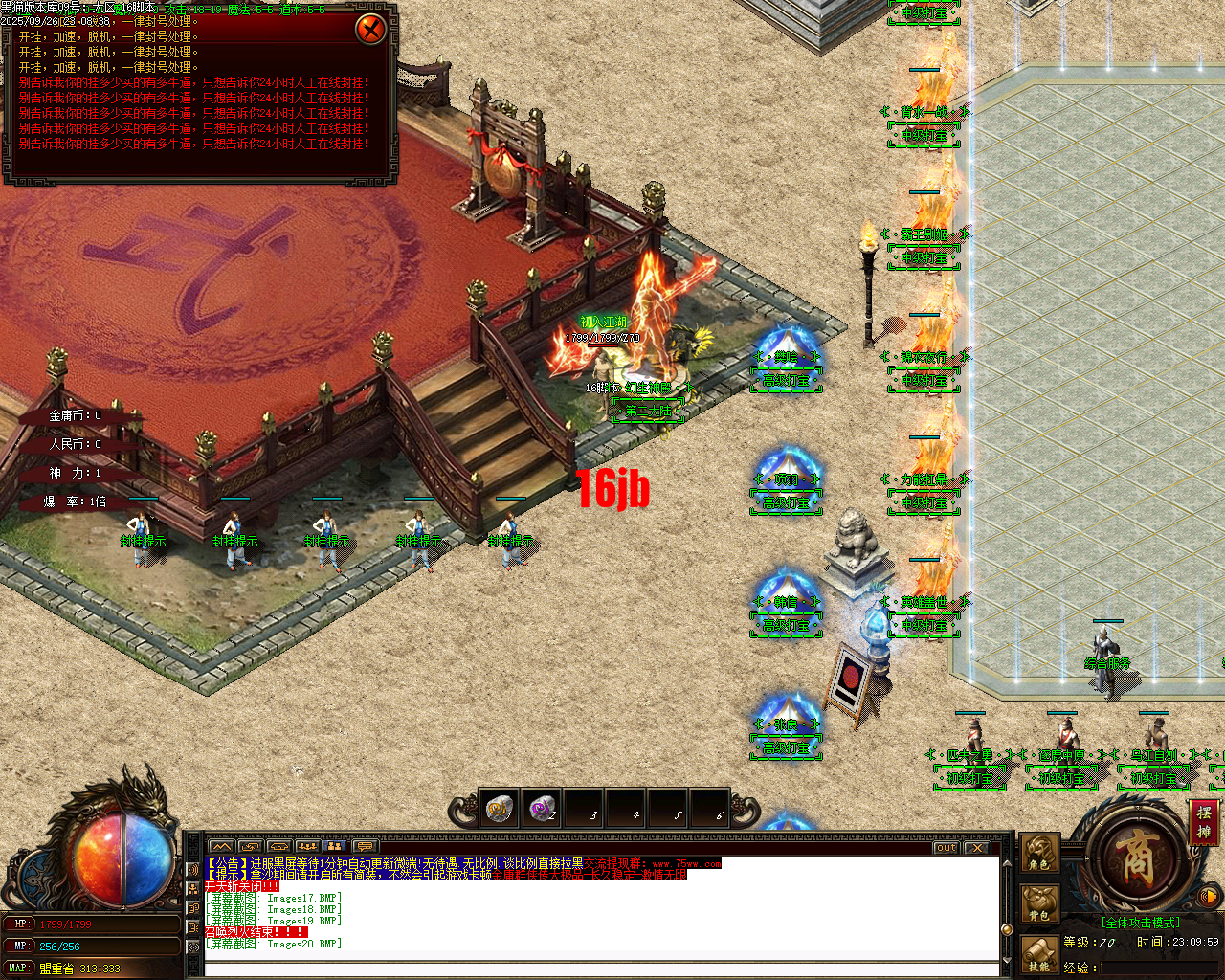1225x980 pixels.
Task: Click the speaker sound icon near the clock
Action: (1208, 897)
